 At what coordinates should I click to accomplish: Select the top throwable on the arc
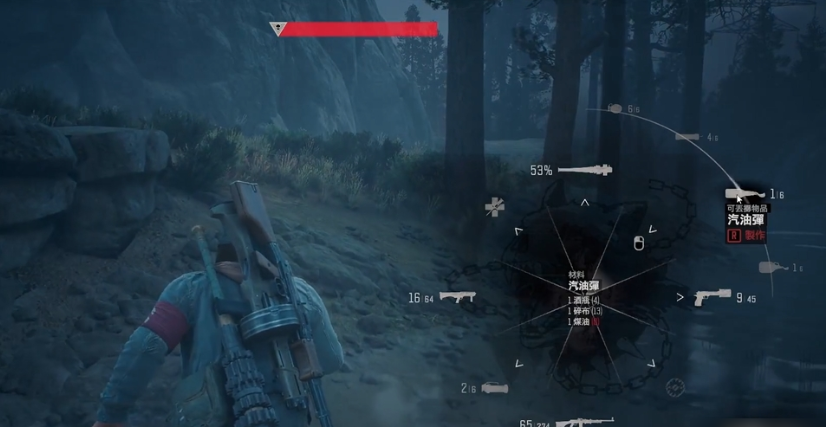tap(616, 108)
